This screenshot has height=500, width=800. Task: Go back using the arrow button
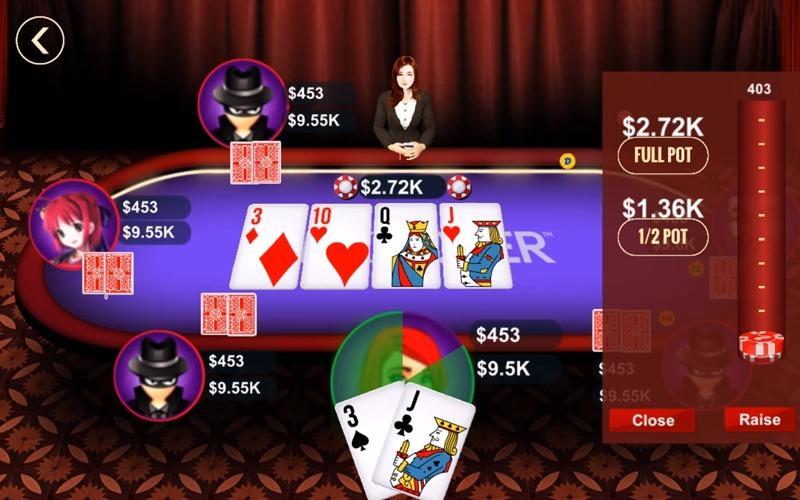[x=40, y=41]
